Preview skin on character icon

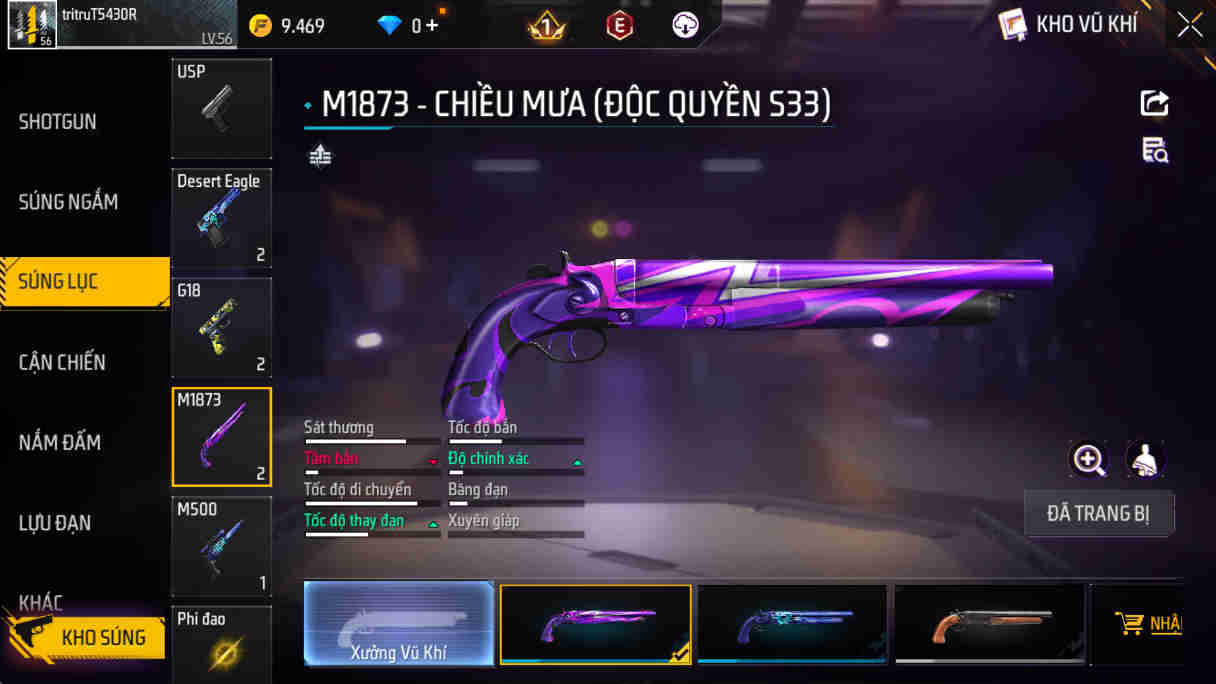1145,460
